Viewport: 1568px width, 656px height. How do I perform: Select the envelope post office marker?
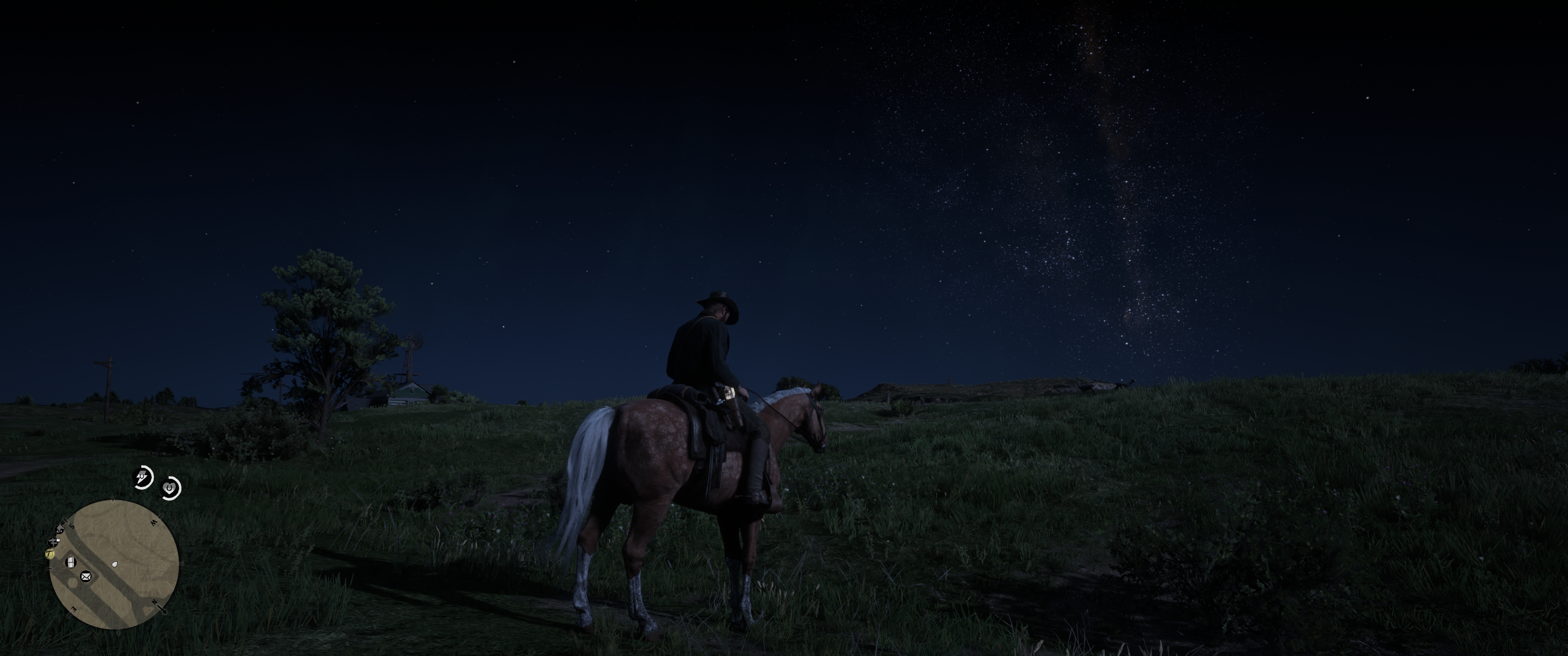click(x=86, y=576)
